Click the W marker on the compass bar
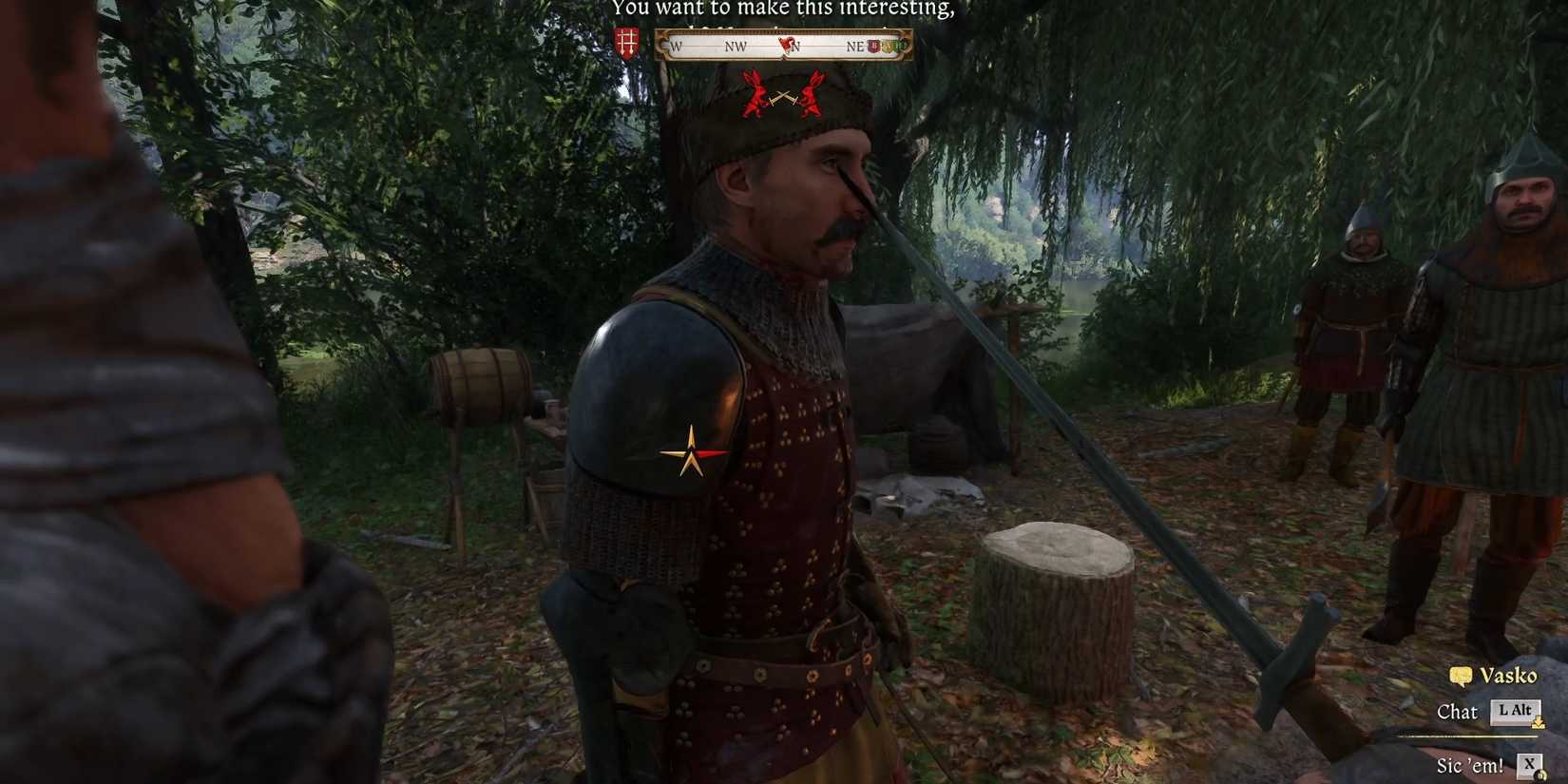This screenshot has height=784, width=1568. click(x=677, y=46)
